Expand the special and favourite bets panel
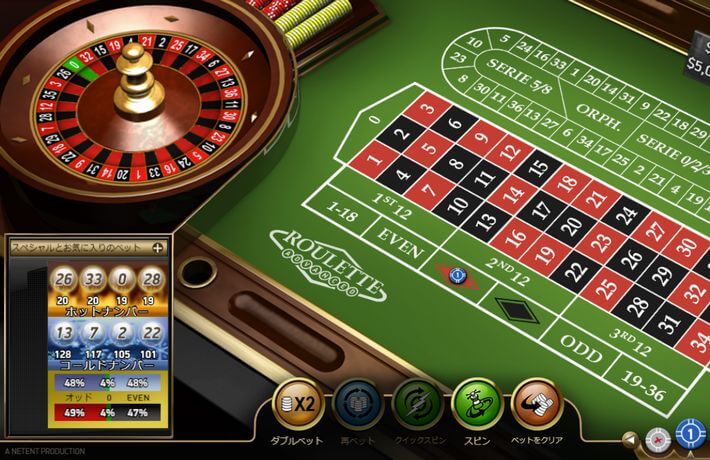Screen dimensions: 710x460 tap(157, 246)
